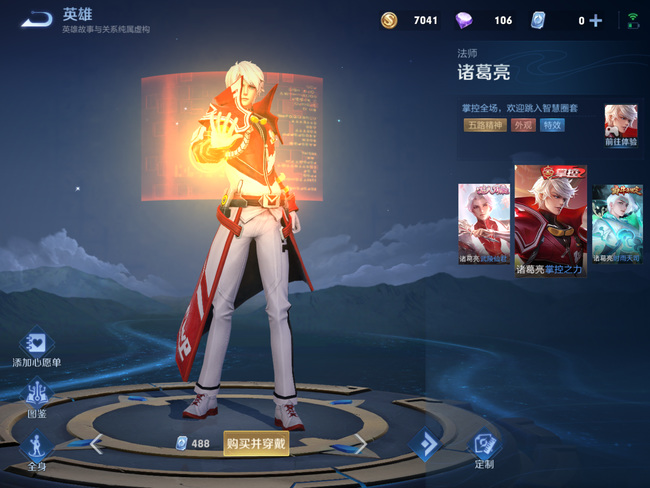Add skin to wishlist via 添加心愿单
Image resolution: width=650 pixels, height=488 pixels.
point(36,349)
